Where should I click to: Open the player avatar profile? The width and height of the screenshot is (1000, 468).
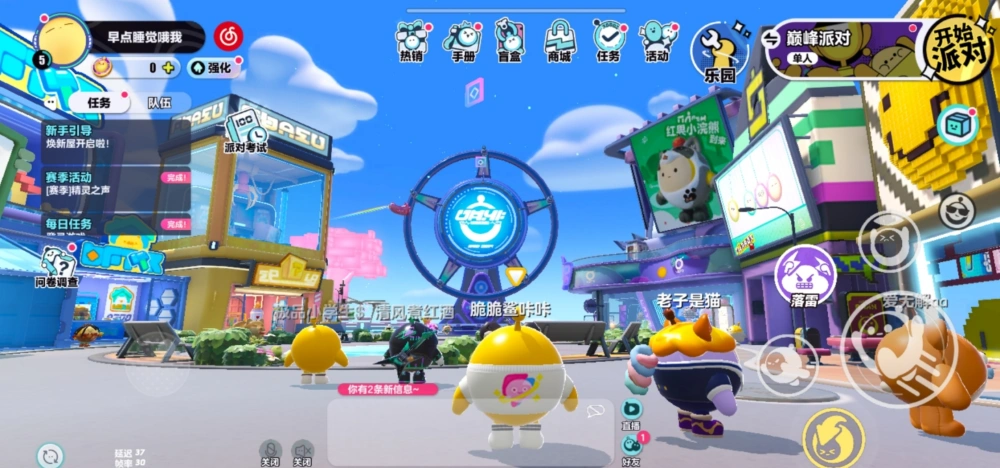point(64,42)
